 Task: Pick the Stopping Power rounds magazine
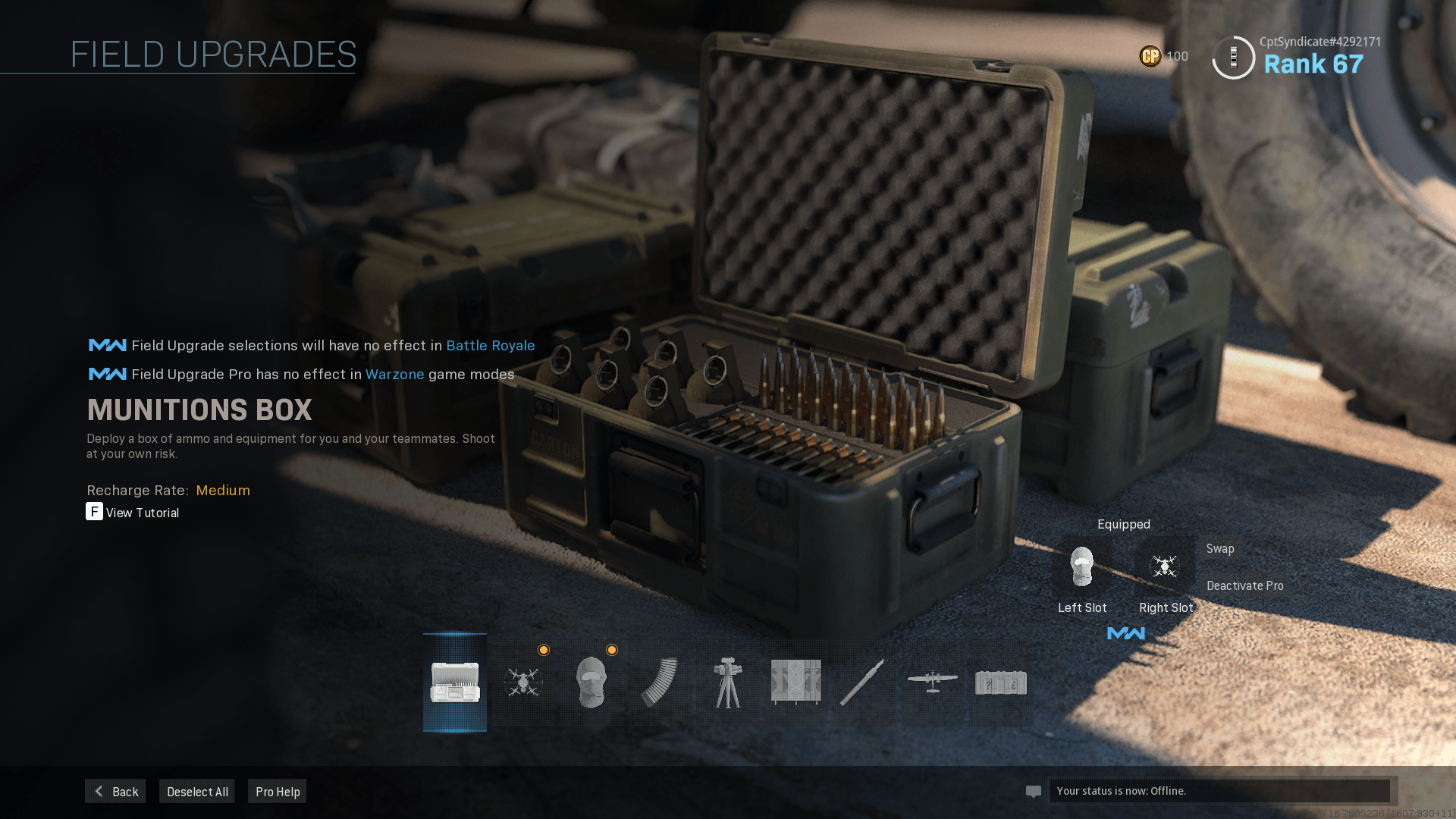tap(659, 682)
